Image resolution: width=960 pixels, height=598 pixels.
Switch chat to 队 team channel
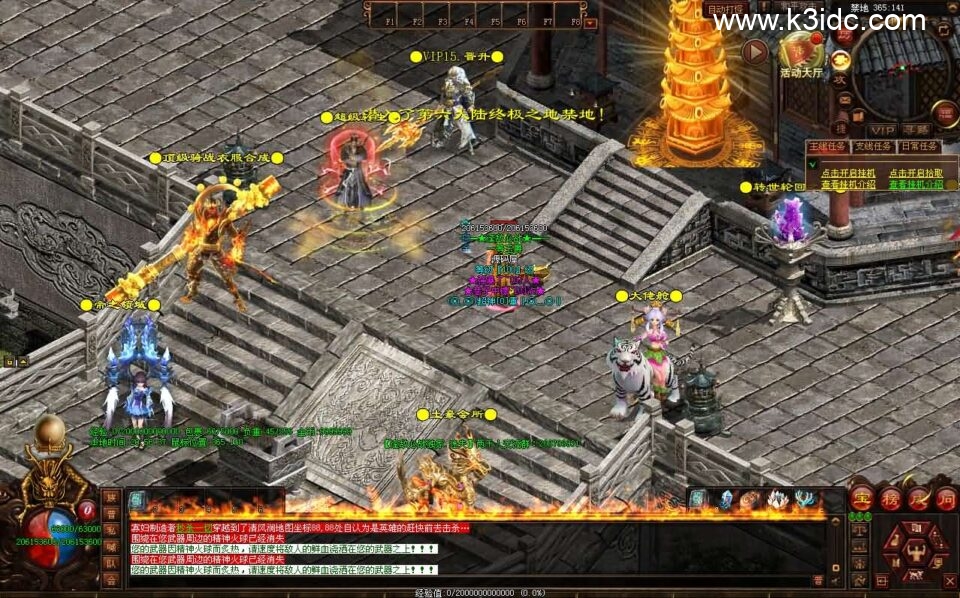pyautogui.click(x=111, y=562)
